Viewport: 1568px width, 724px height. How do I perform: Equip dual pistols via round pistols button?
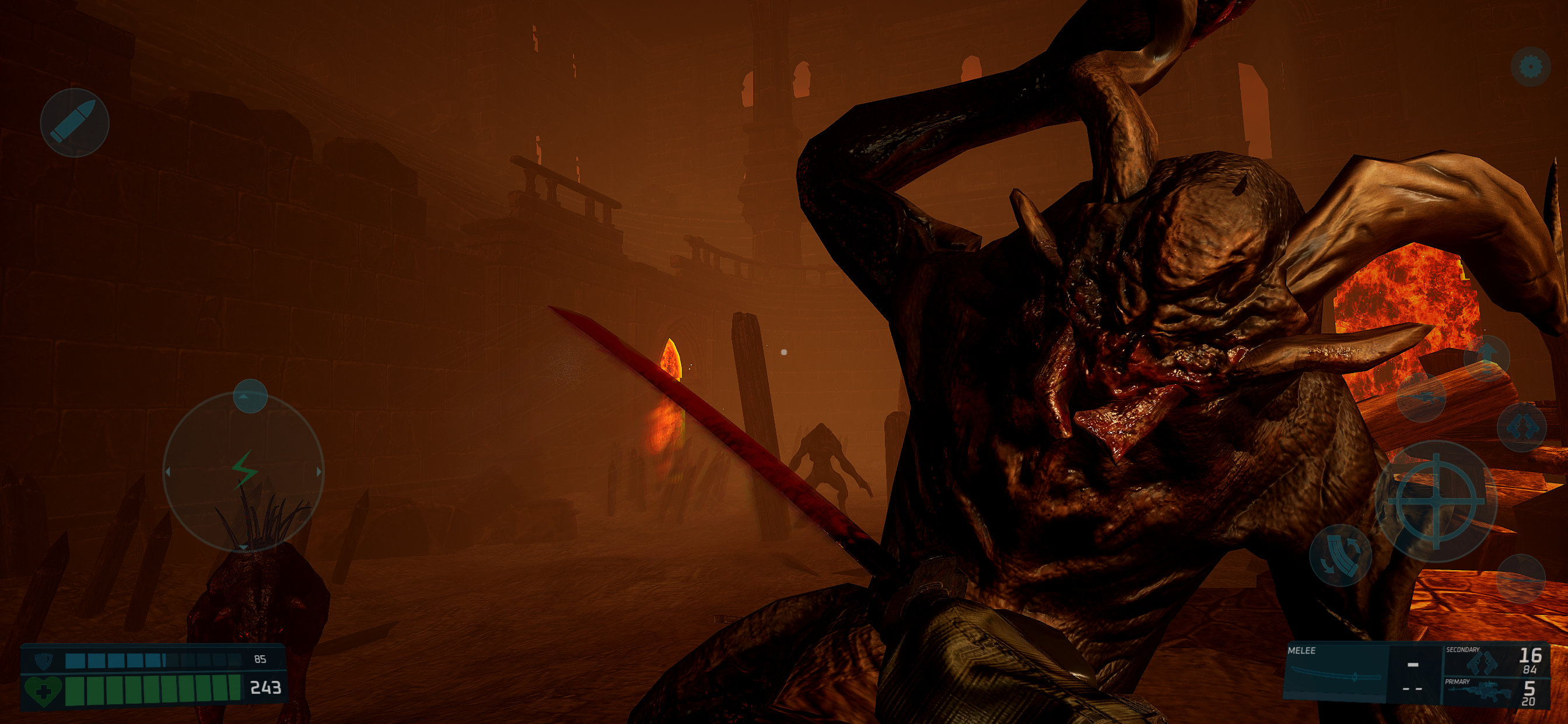(x=1522, y=427)
